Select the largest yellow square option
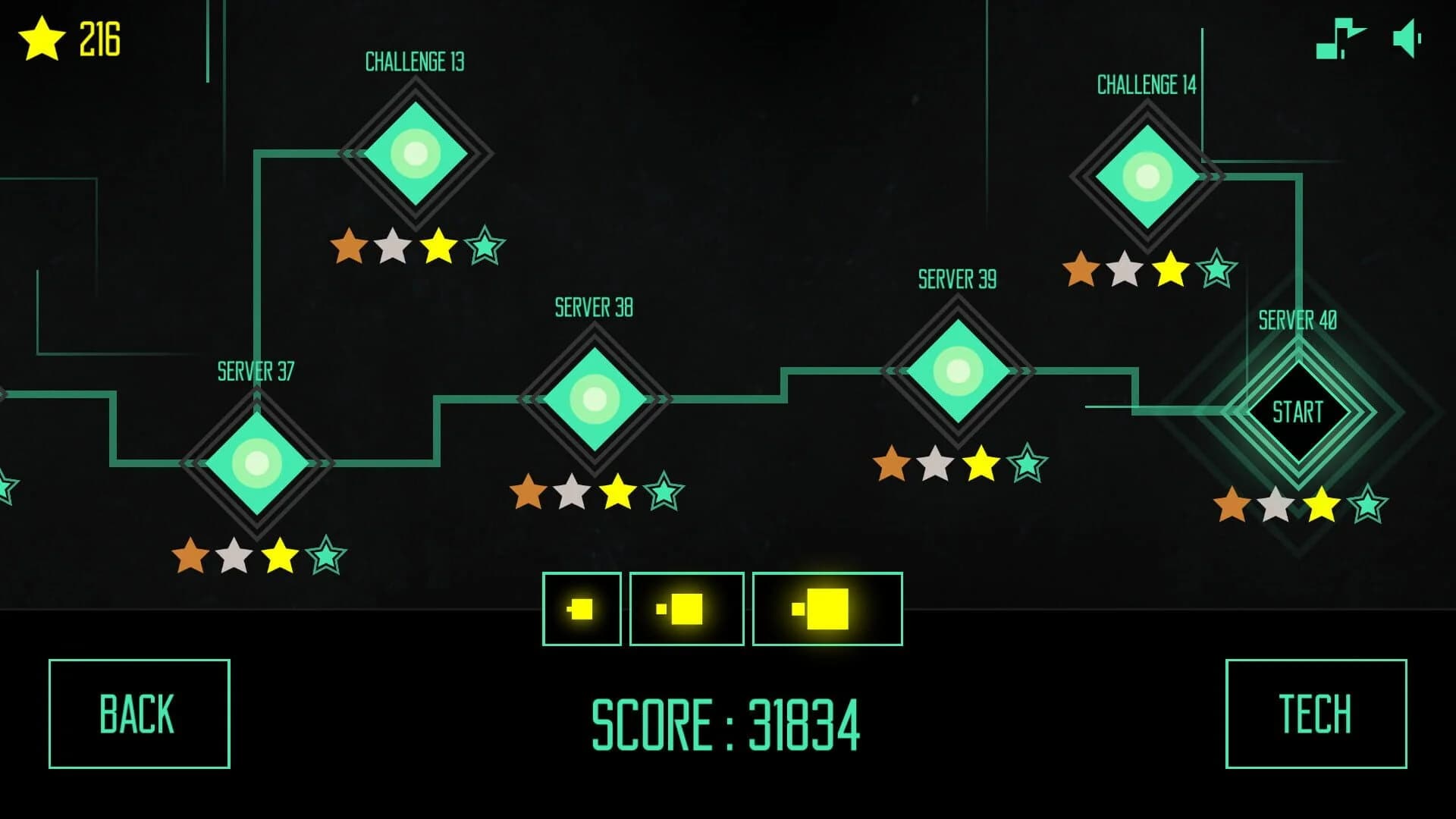 (827, 609)
